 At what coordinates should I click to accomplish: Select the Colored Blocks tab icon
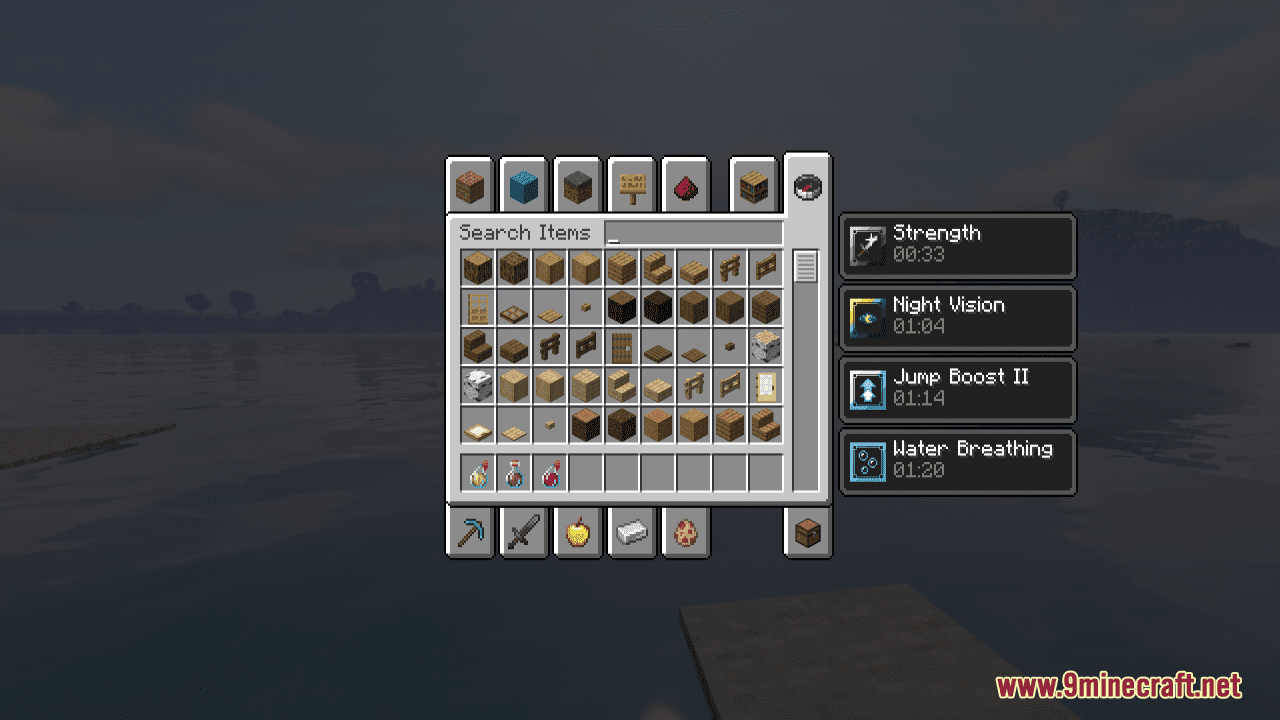pyautogui.click(x=523, y=186)
